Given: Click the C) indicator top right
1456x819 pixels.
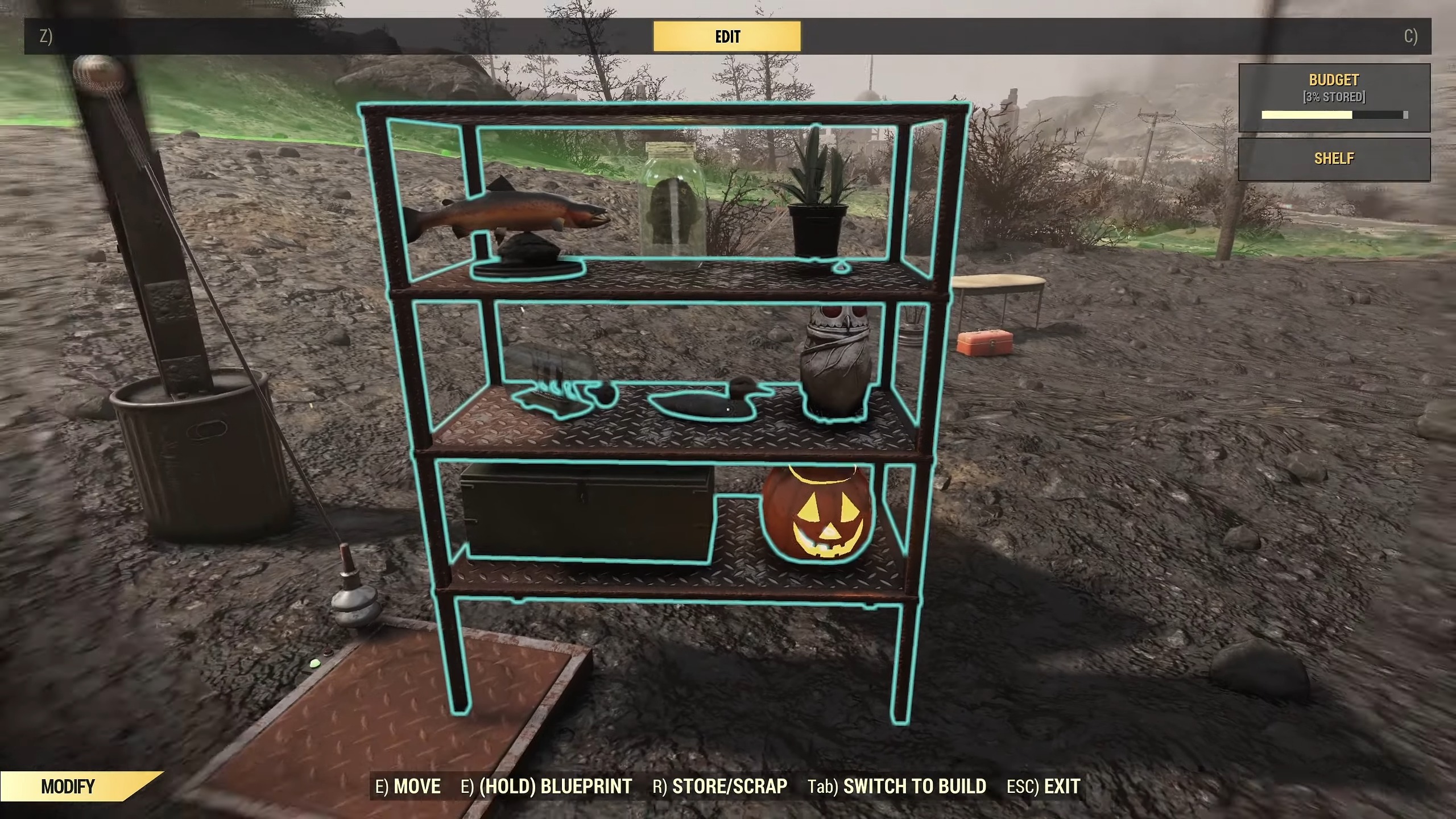Looking at the screenshot, I should [x=1410, y=36].
